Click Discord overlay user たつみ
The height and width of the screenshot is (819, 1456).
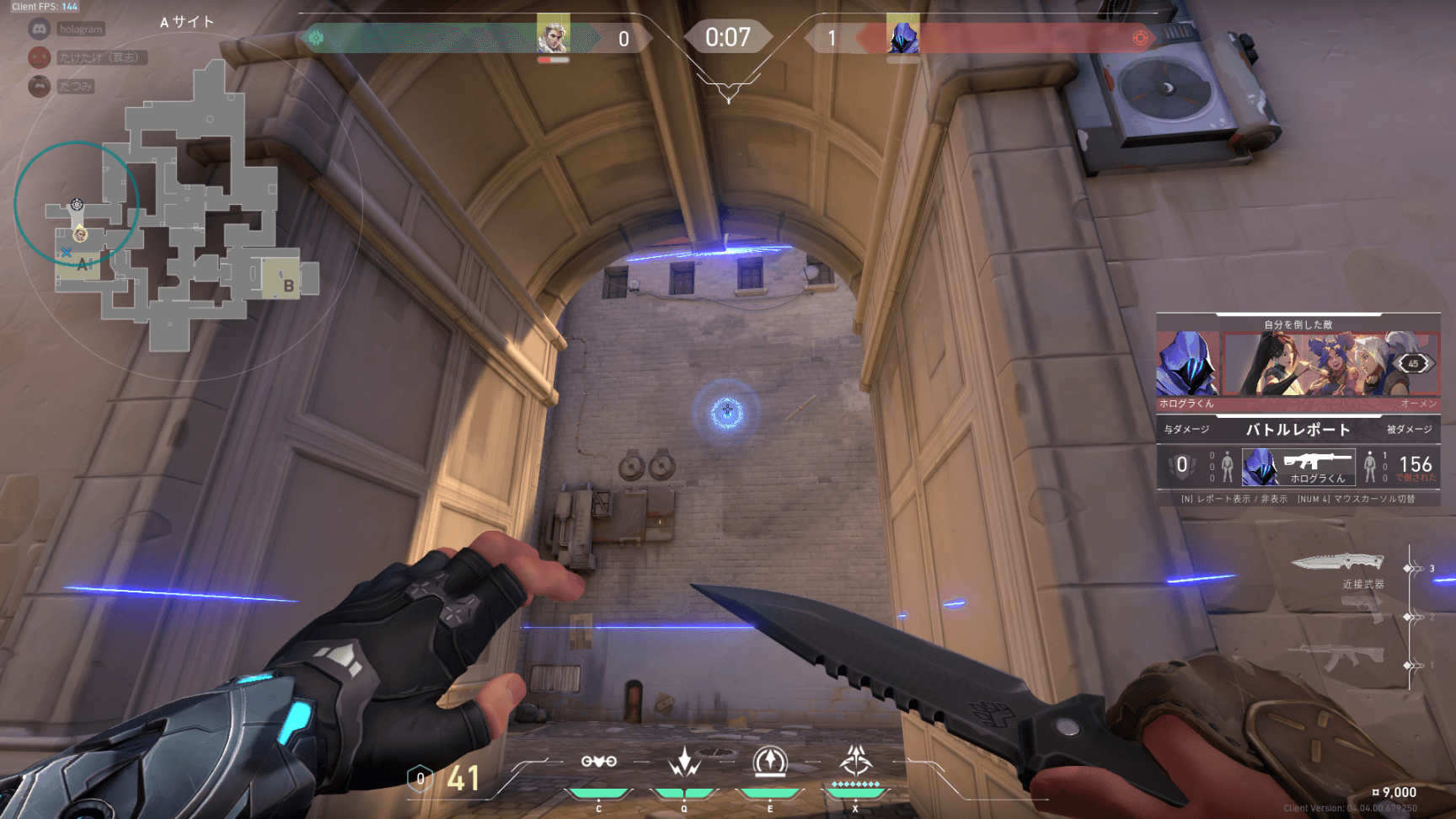(75, 87)
